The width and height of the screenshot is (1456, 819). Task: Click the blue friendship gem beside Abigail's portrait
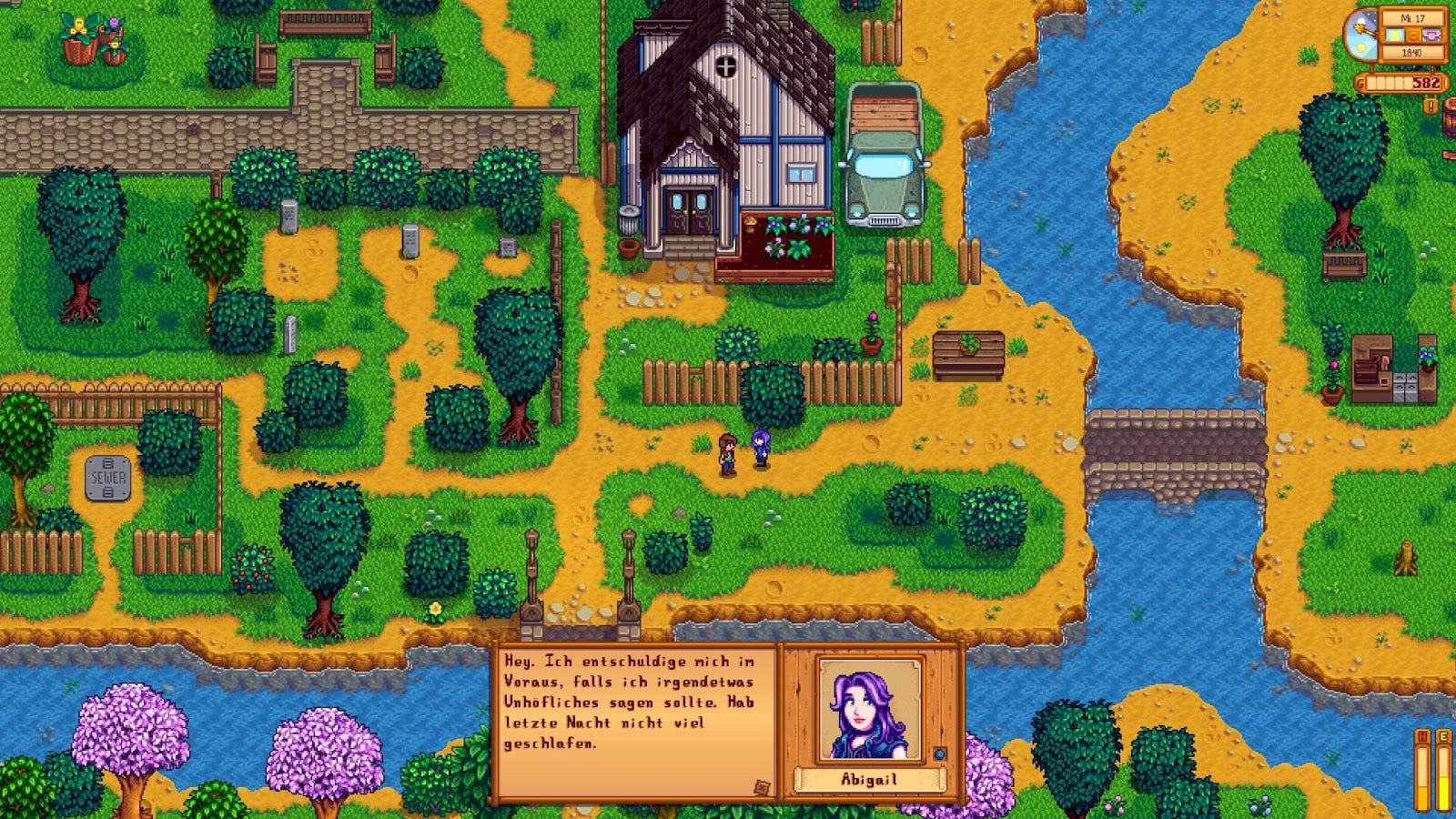click(940, 753)
